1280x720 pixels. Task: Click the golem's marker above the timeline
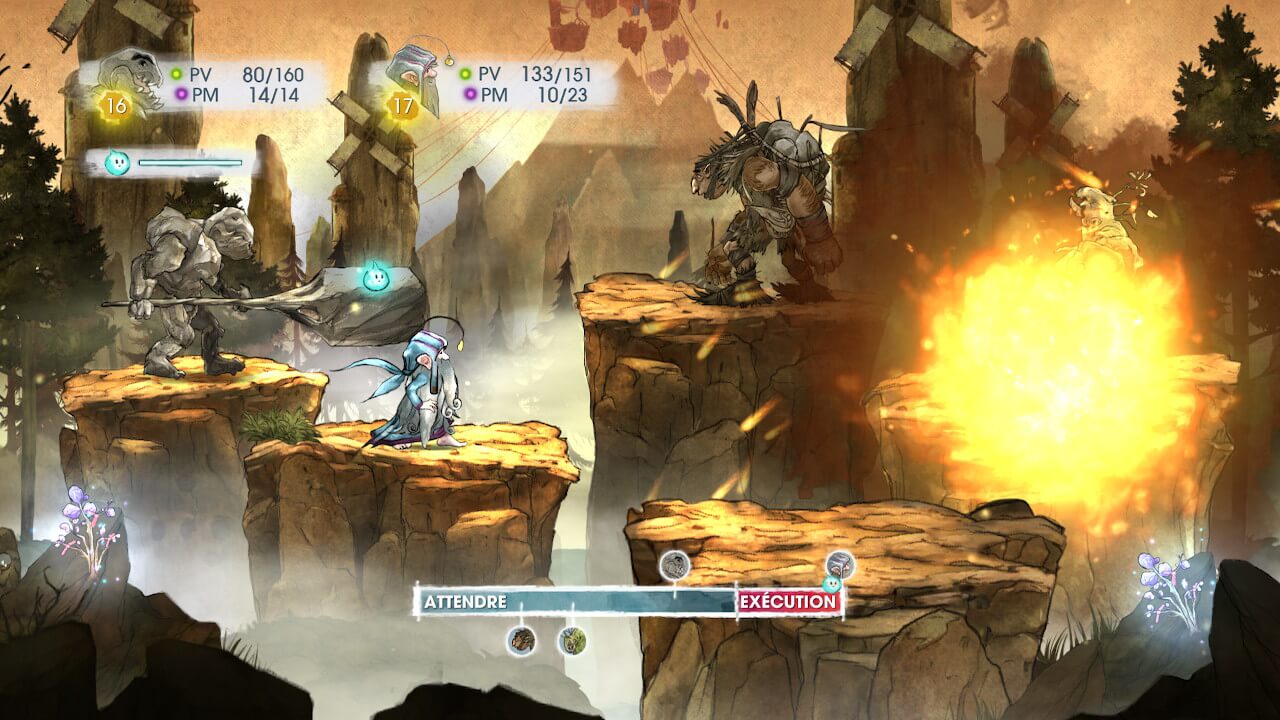tap(675, 565)
